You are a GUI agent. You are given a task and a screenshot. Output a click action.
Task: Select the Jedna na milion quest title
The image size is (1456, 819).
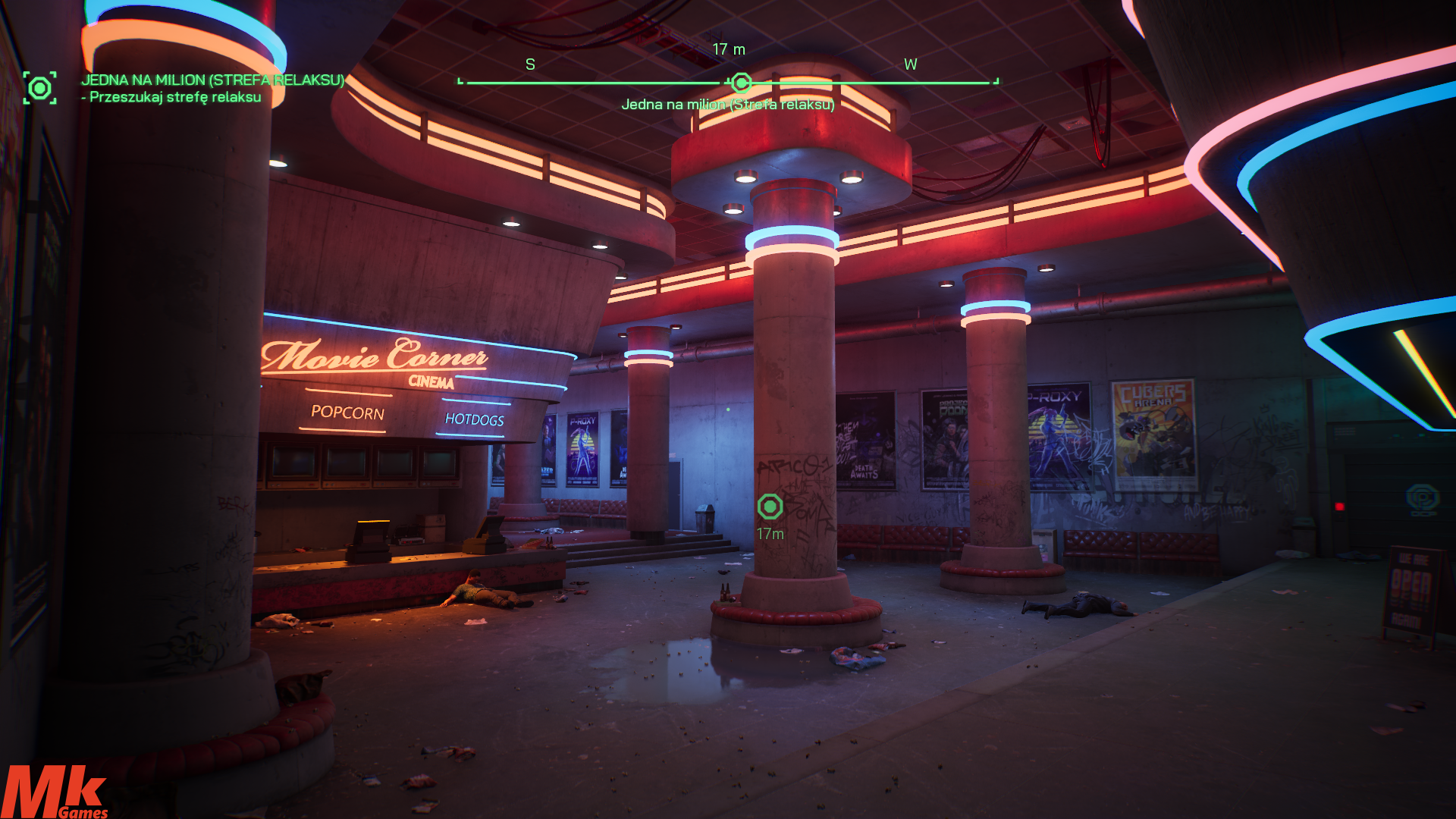coord(212,80)
